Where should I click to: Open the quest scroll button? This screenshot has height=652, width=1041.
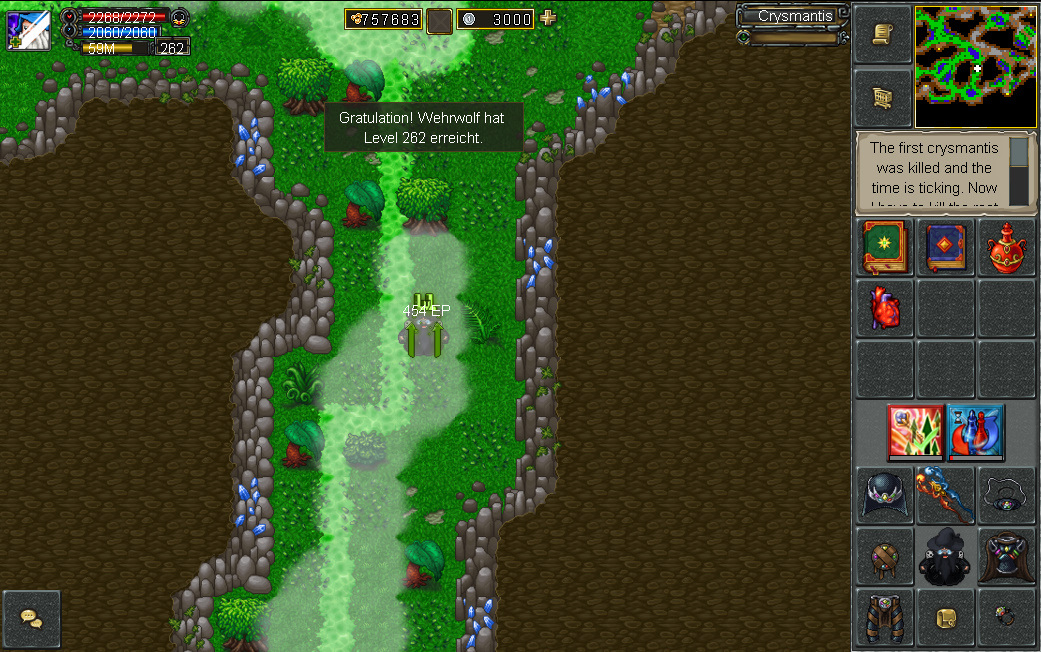[883, 35]
